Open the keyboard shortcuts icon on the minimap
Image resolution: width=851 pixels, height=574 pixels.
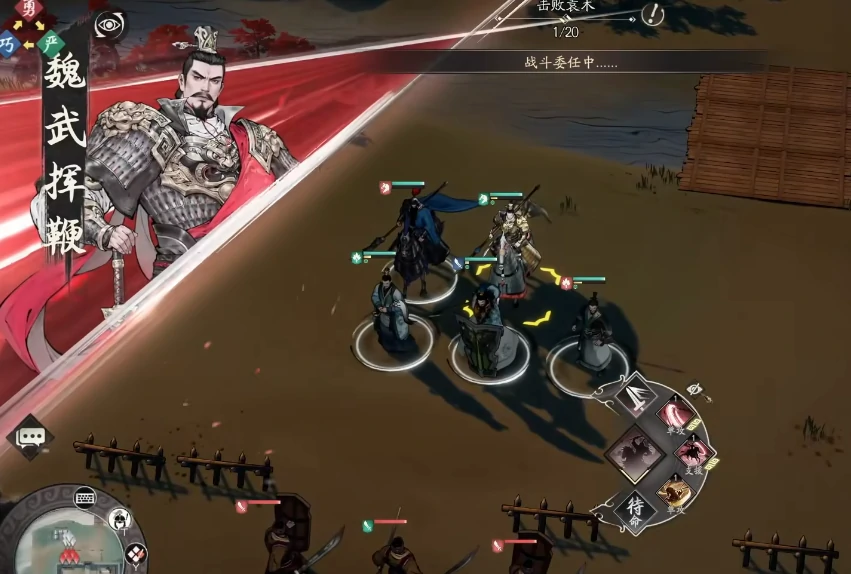[x=85, y=496]
